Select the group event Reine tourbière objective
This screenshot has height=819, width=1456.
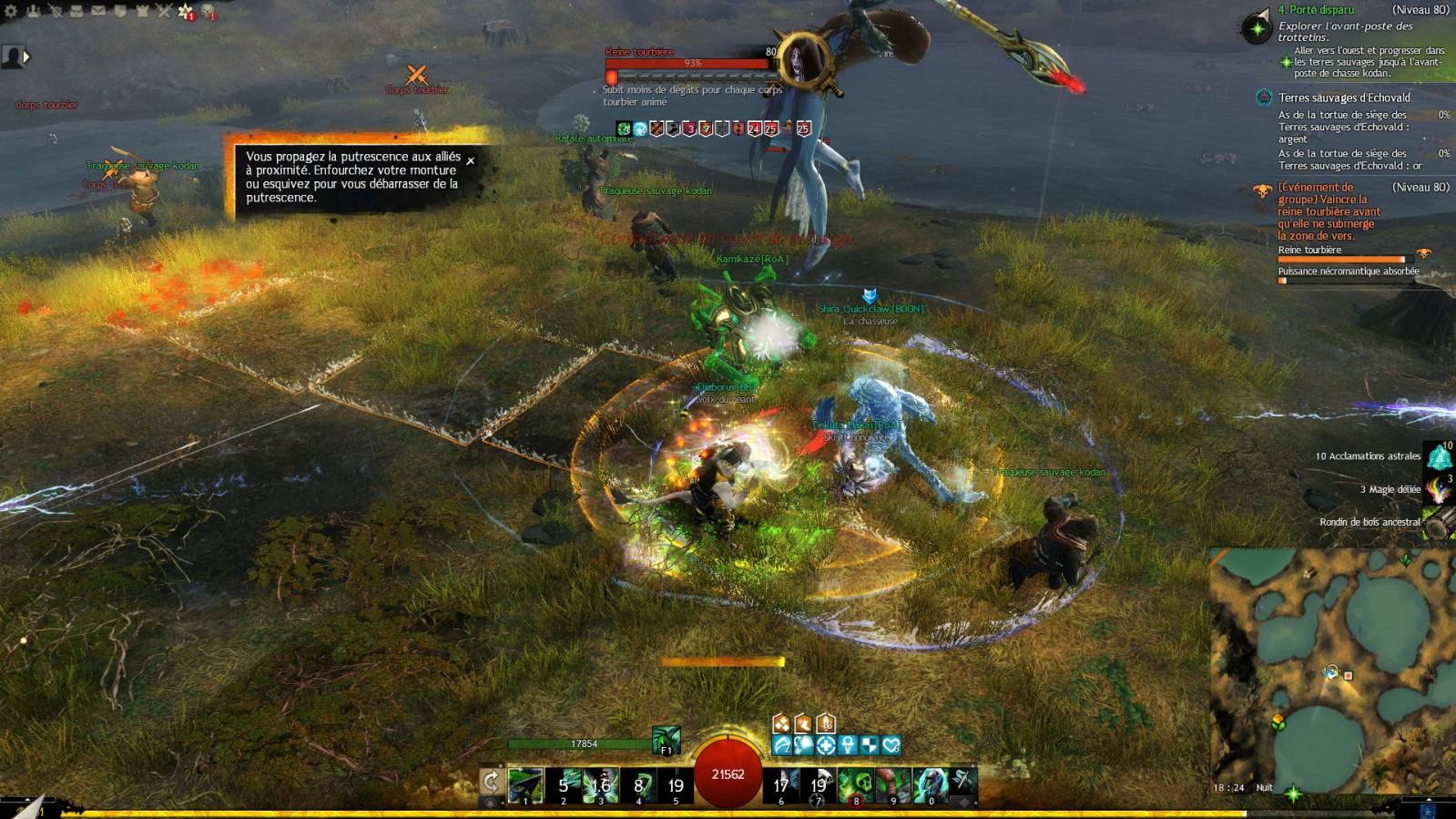1328,211
